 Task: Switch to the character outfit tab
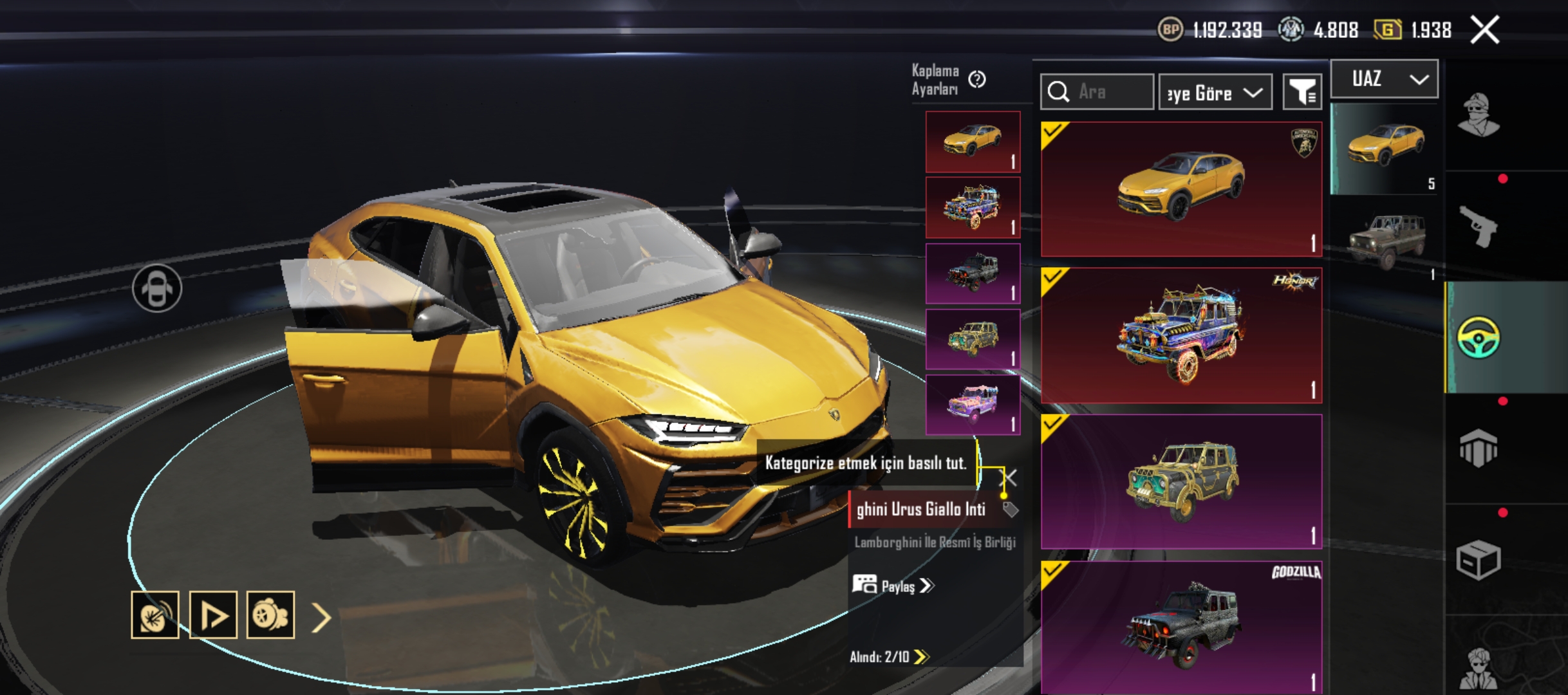pos(1478,116)
